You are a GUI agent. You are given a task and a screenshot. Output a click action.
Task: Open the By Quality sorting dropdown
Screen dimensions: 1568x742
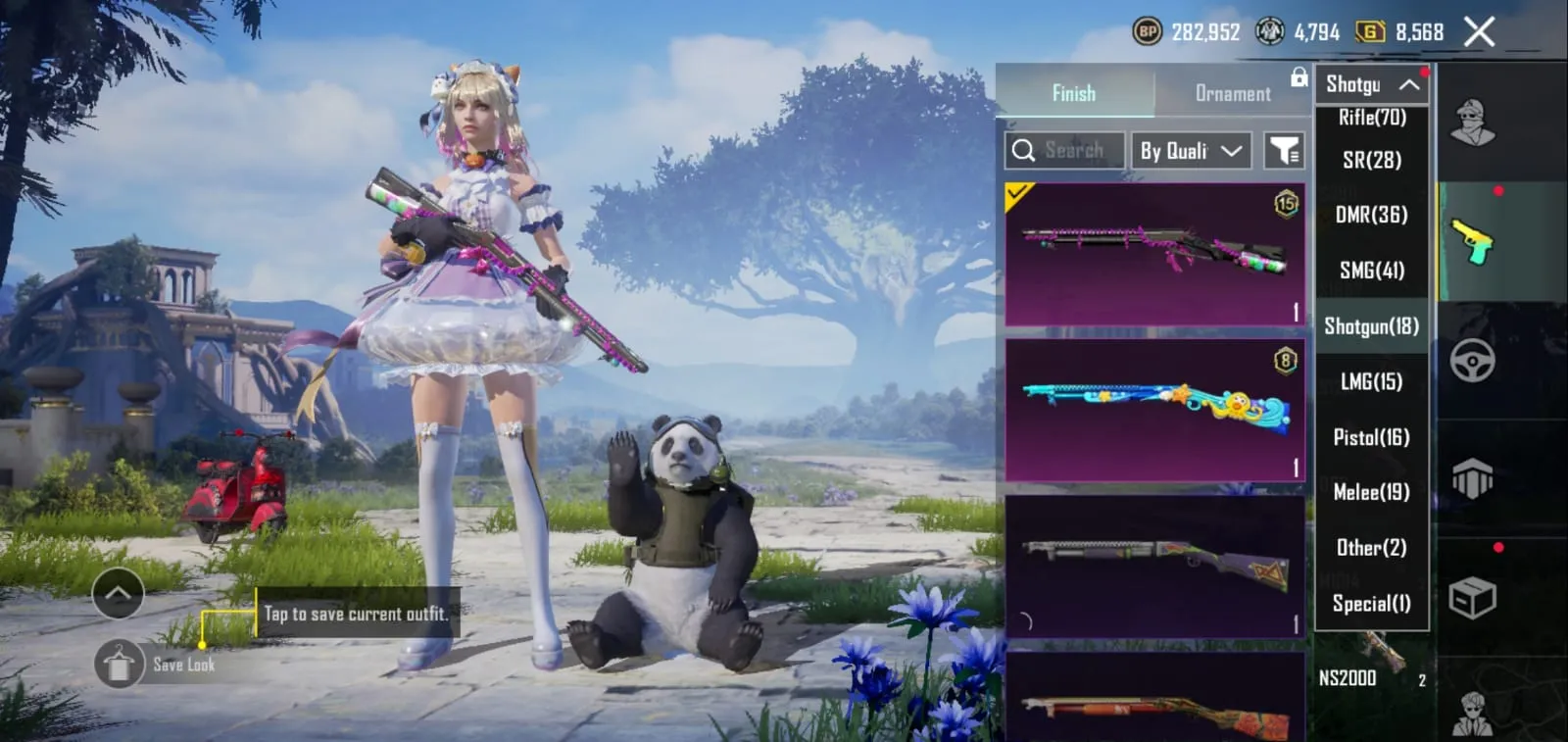tap(1189, 150)
